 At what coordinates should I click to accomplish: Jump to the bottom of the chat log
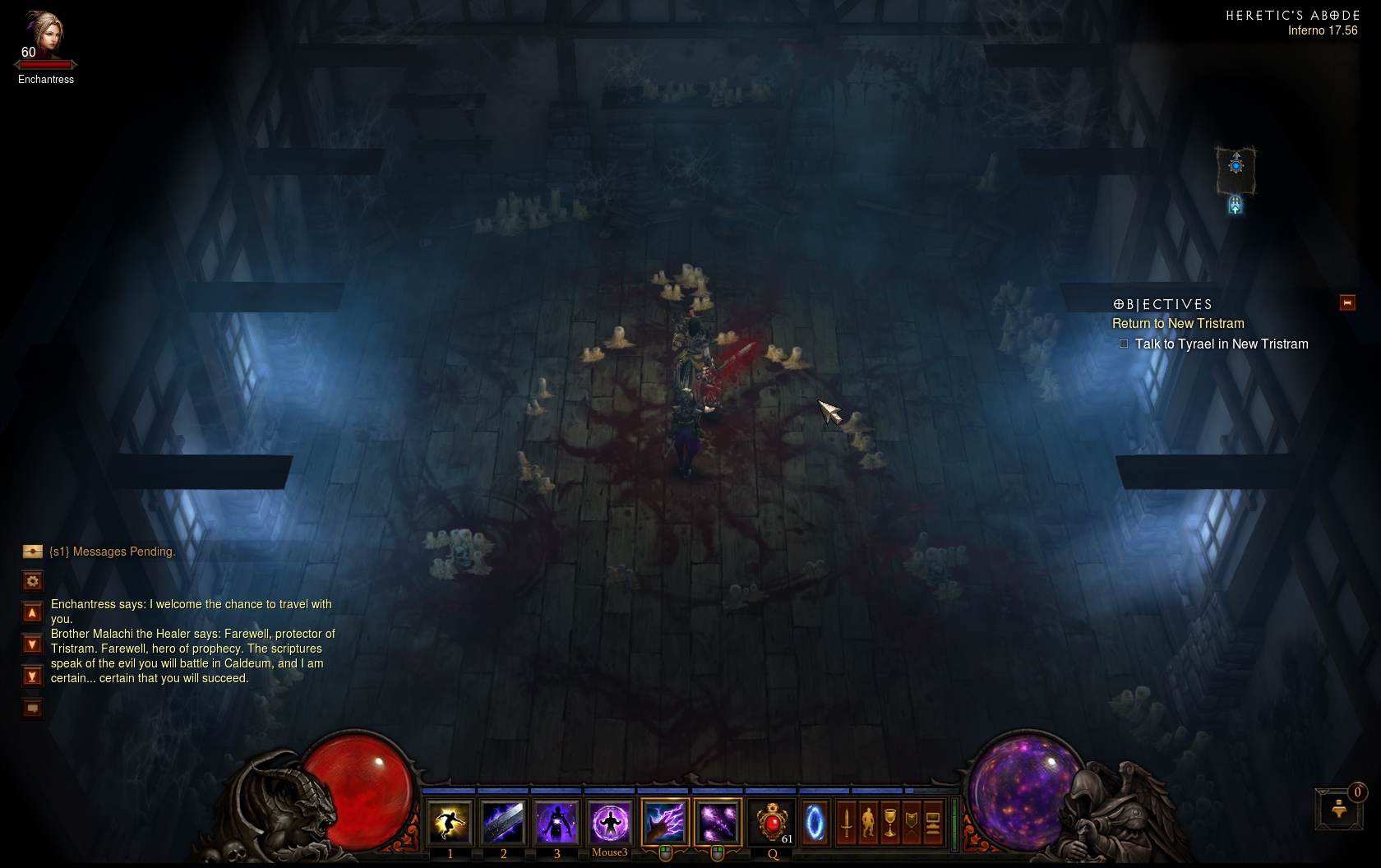coord(33,676)
